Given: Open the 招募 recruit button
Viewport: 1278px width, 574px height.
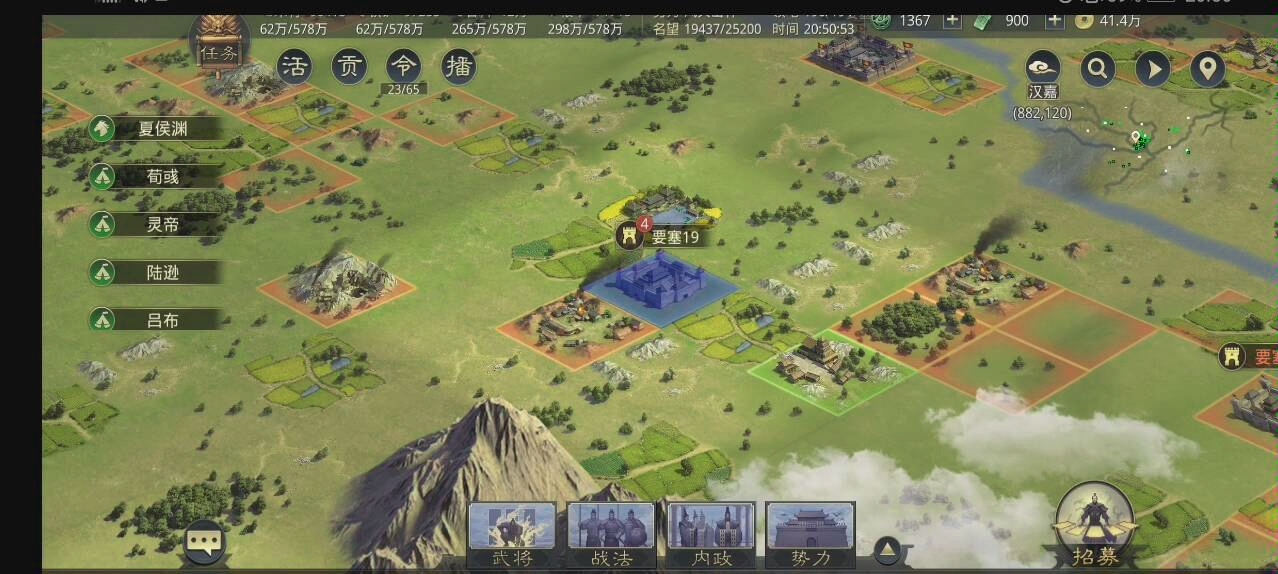Looking at the screenshot, I should (x=1095, y=527).
